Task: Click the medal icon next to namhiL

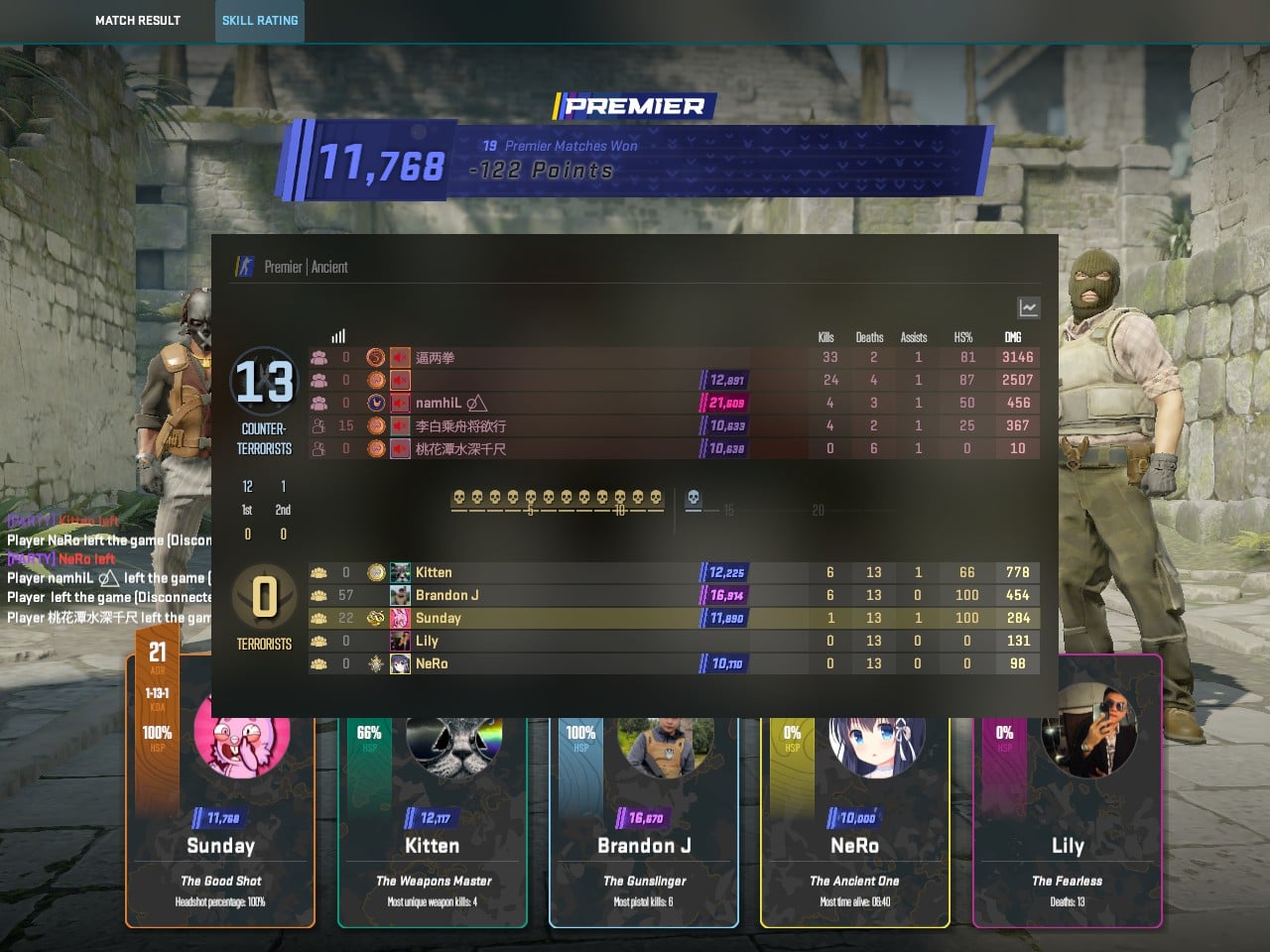Action: pos(376,403)
